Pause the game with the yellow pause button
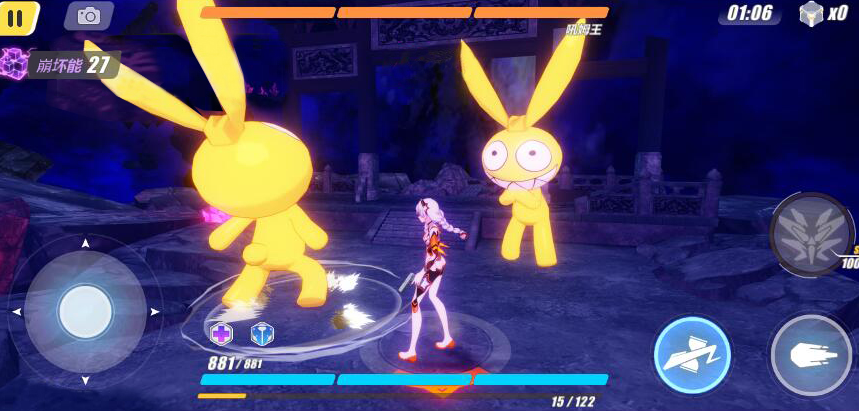Screen dimensions: 859x411 click(16, 16)
